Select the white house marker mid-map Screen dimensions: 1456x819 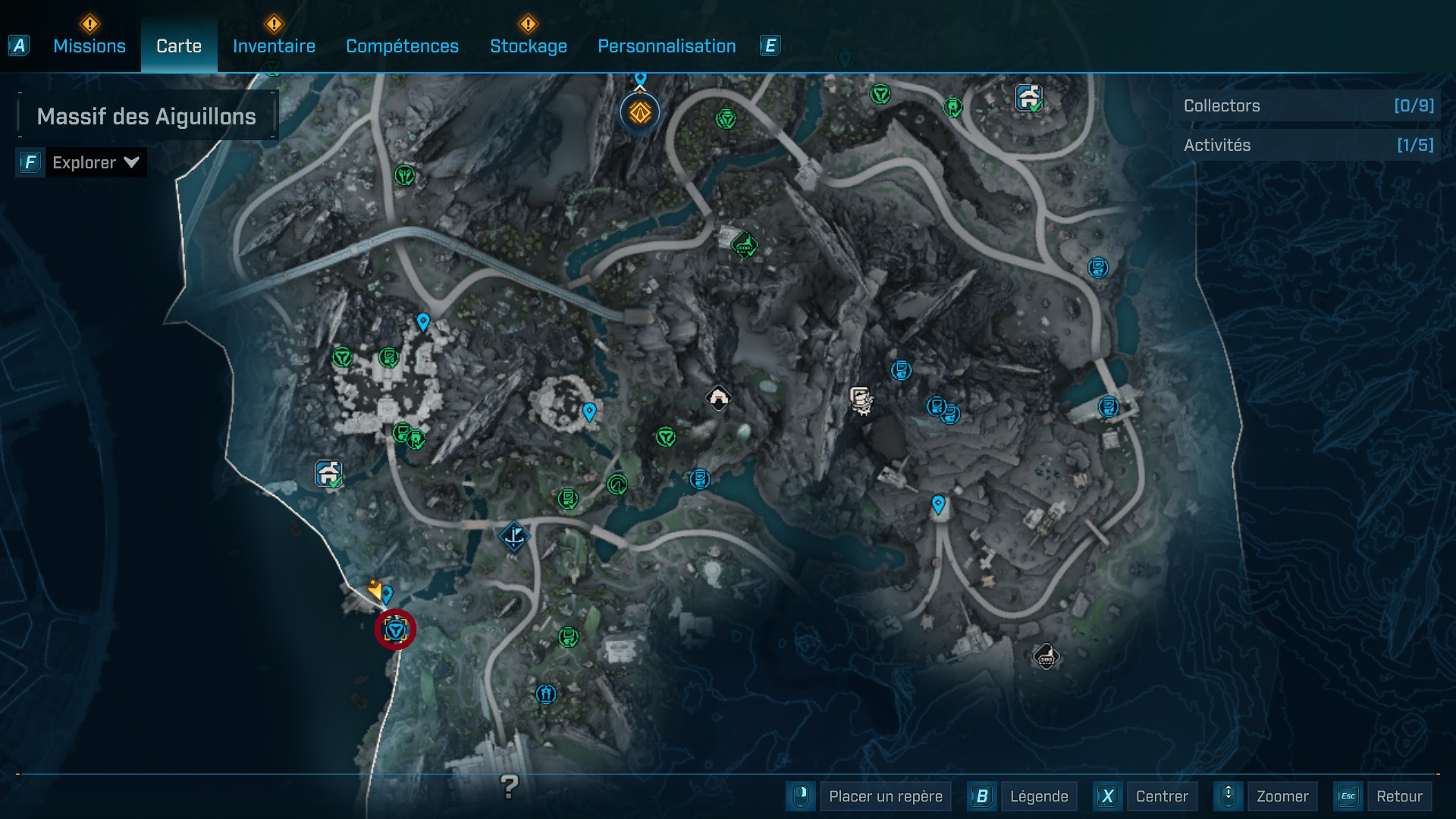pos(718,397)
